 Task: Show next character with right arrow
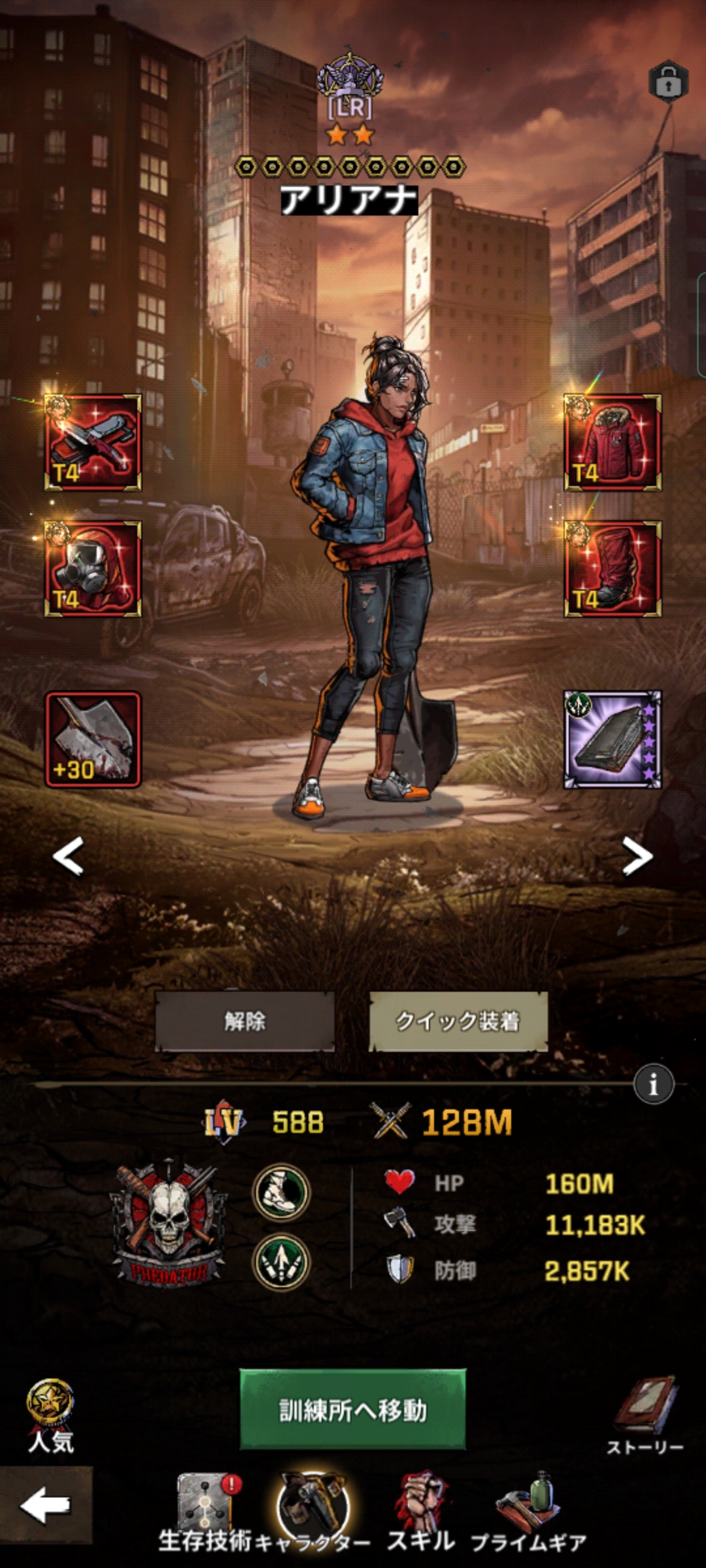[x=637, y=855]
